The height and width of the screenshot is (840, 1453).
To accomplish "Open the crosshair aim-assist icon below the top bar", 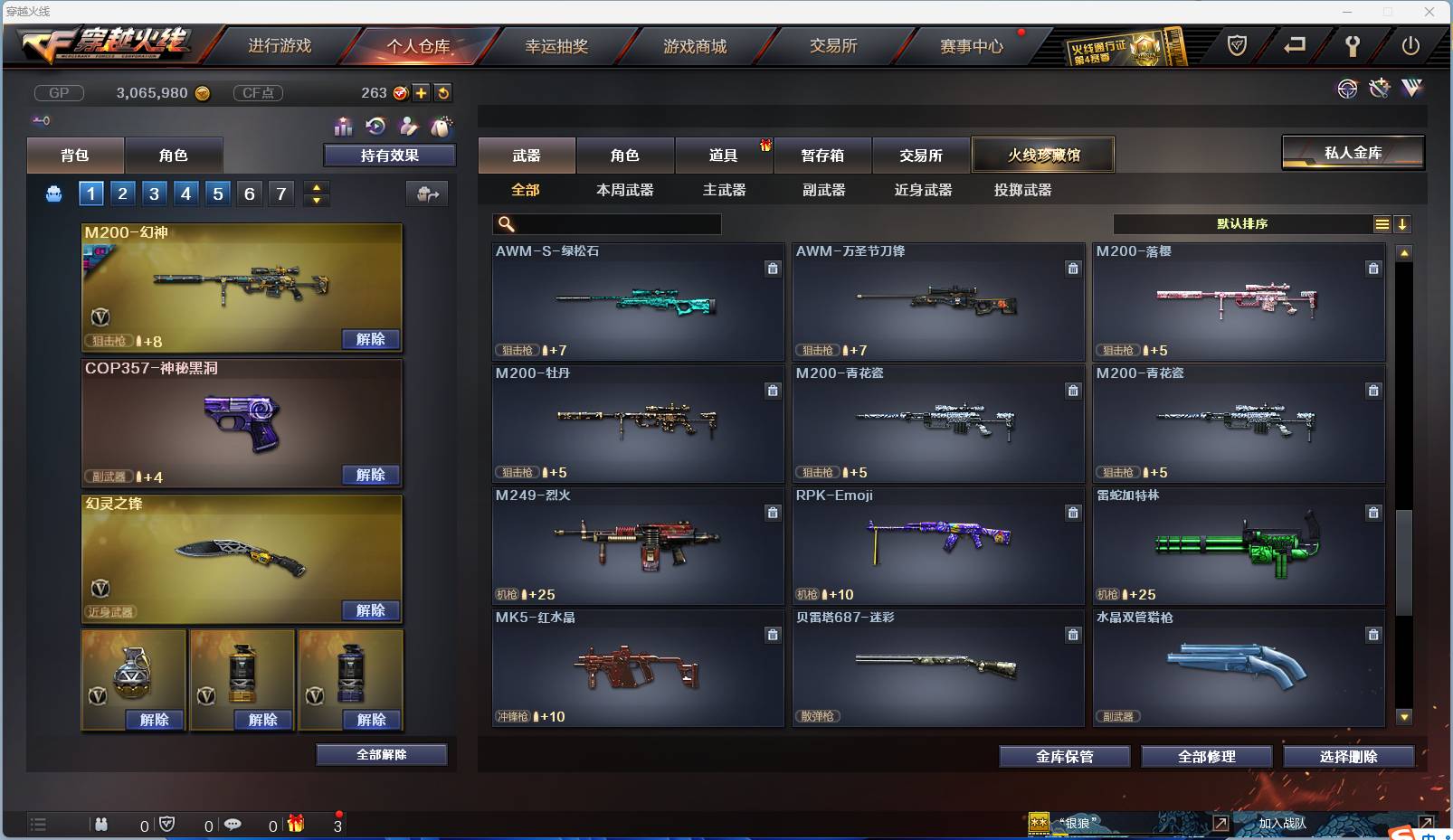I will tap(1347, 89).
